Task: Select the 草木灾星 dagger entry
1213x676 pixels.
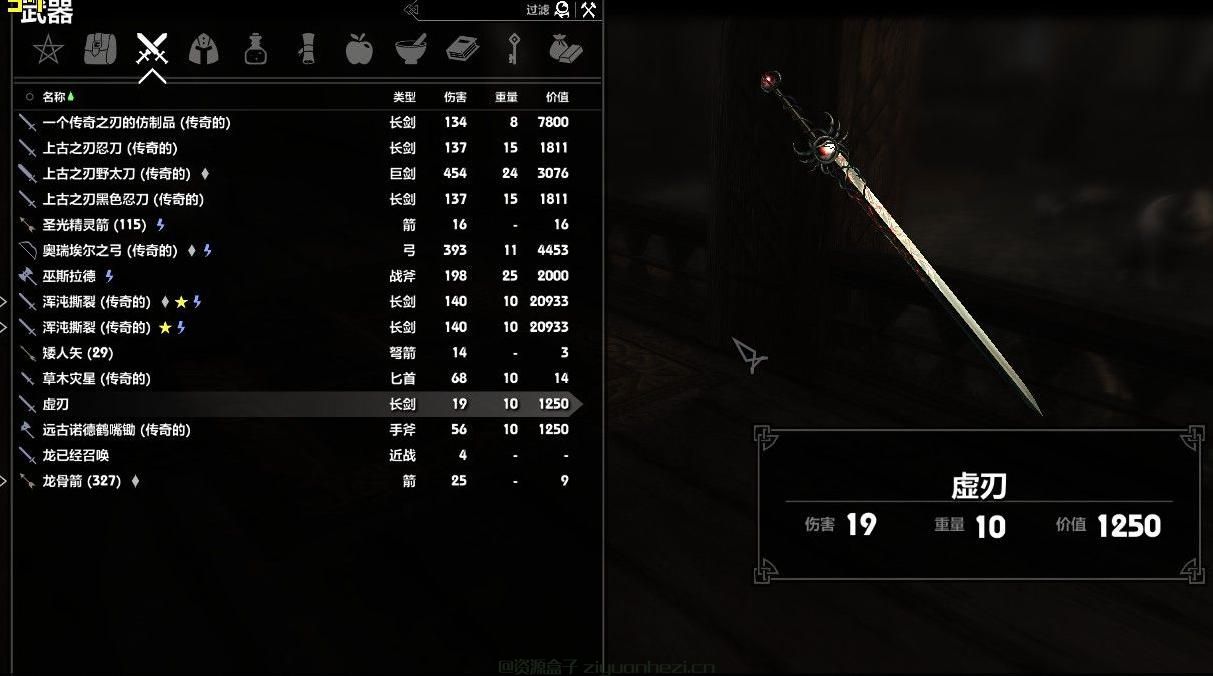Action: point(97,379)
